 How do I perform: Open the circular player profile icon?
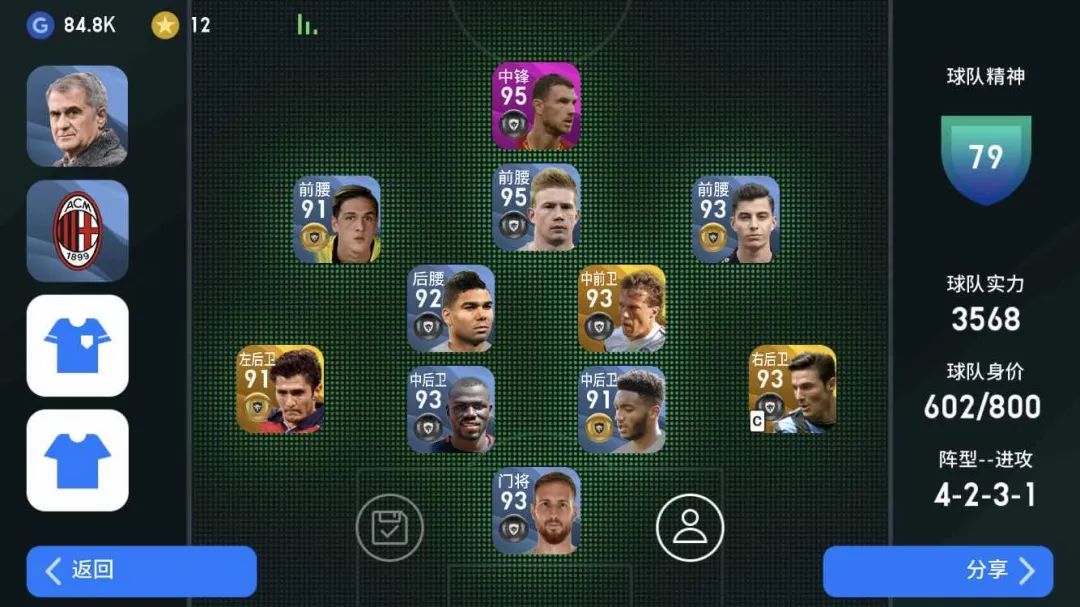[x=690, y=527]
